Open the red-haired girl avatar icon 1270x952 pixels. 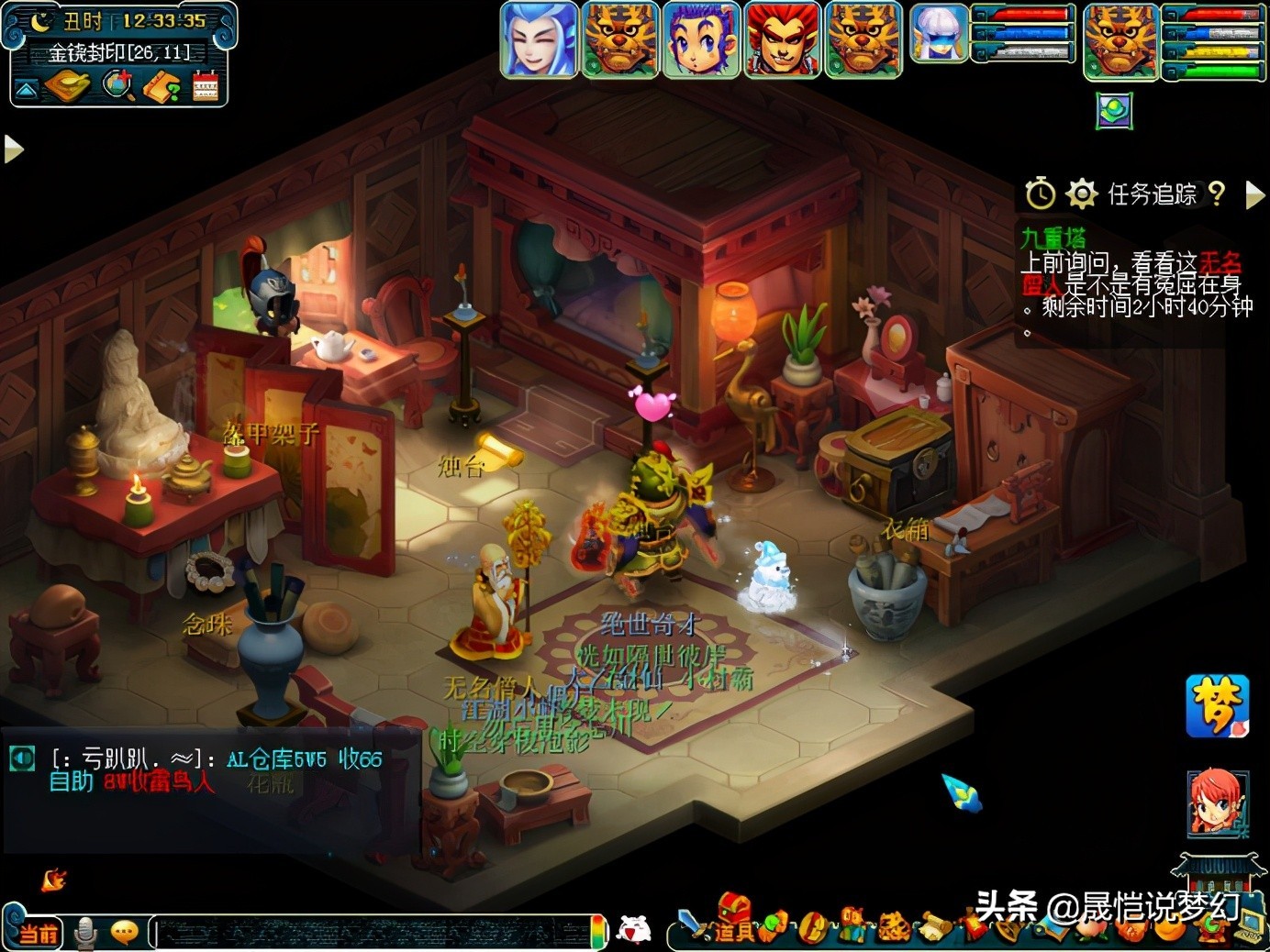coord(1218,803)
